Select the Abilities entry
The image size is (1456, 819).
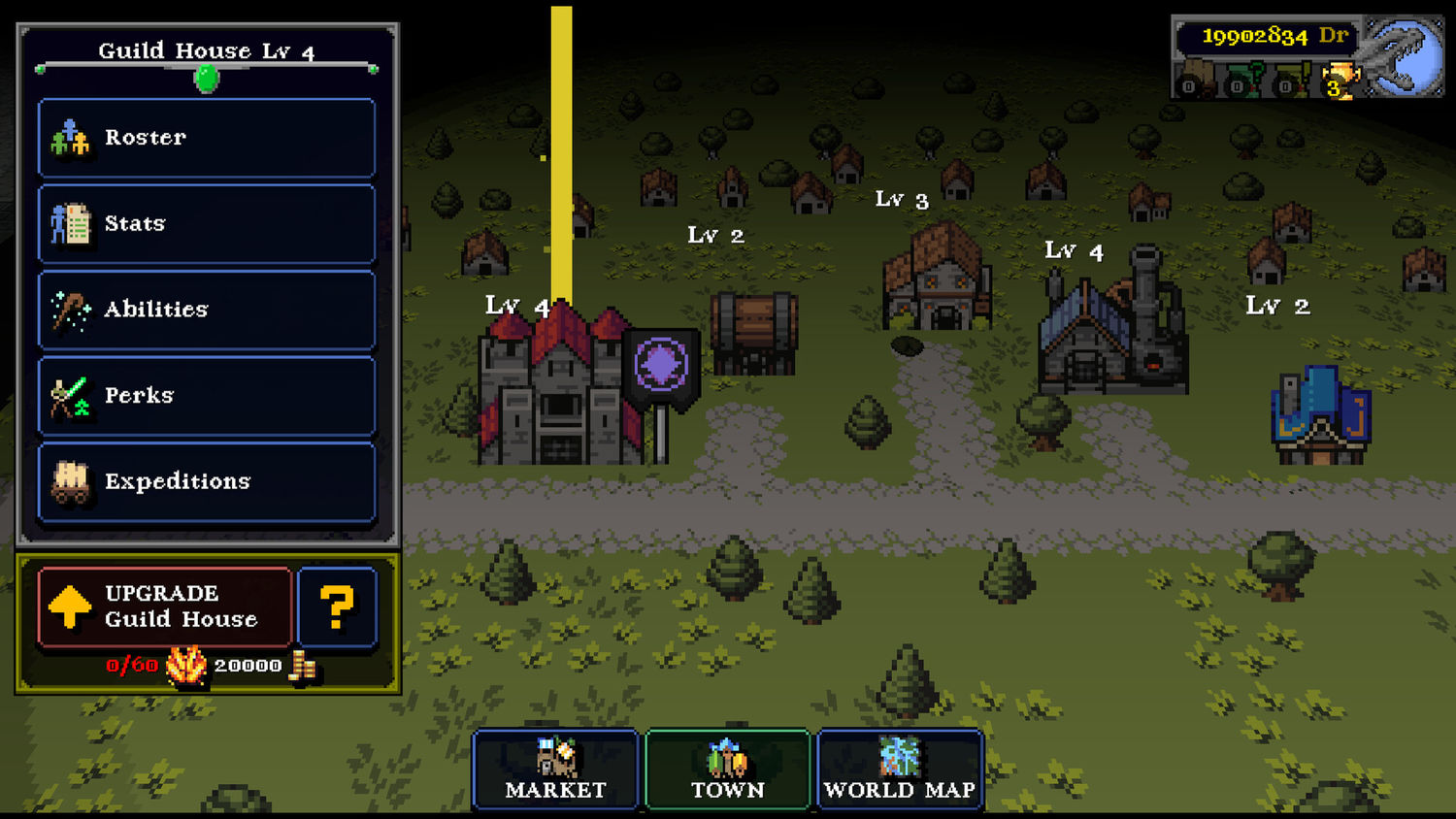[207, 310]
